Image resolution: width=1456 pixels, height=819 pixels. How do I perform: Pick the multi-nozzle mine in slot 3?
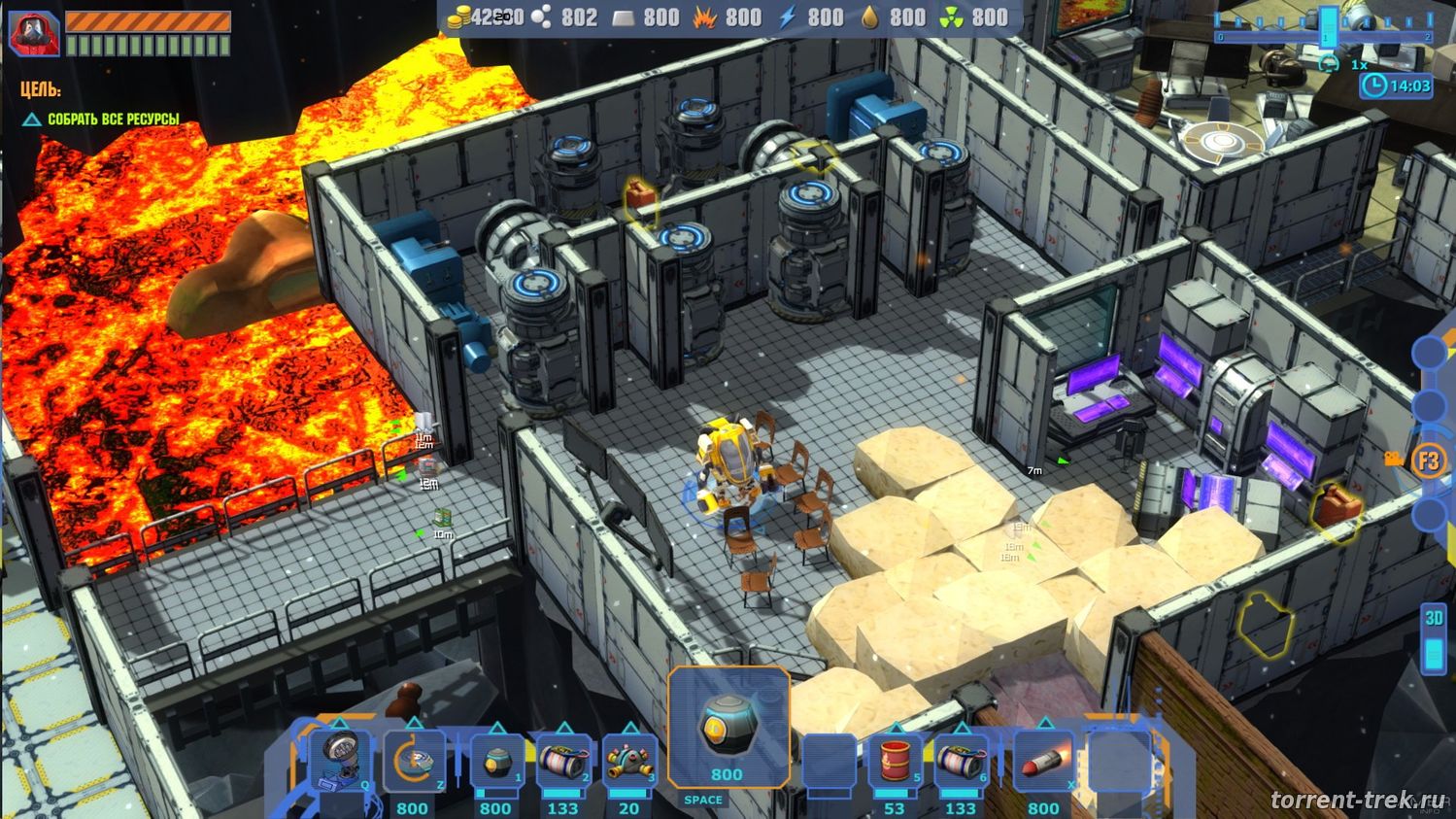[628, 761]
